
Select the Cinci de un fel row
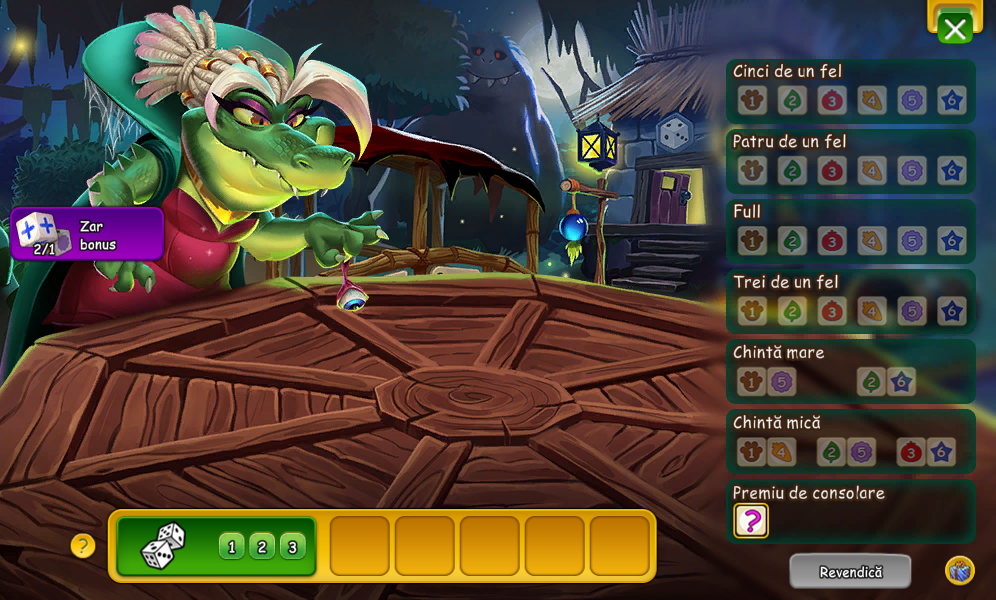pyautogui.click(x=850, y=90)
